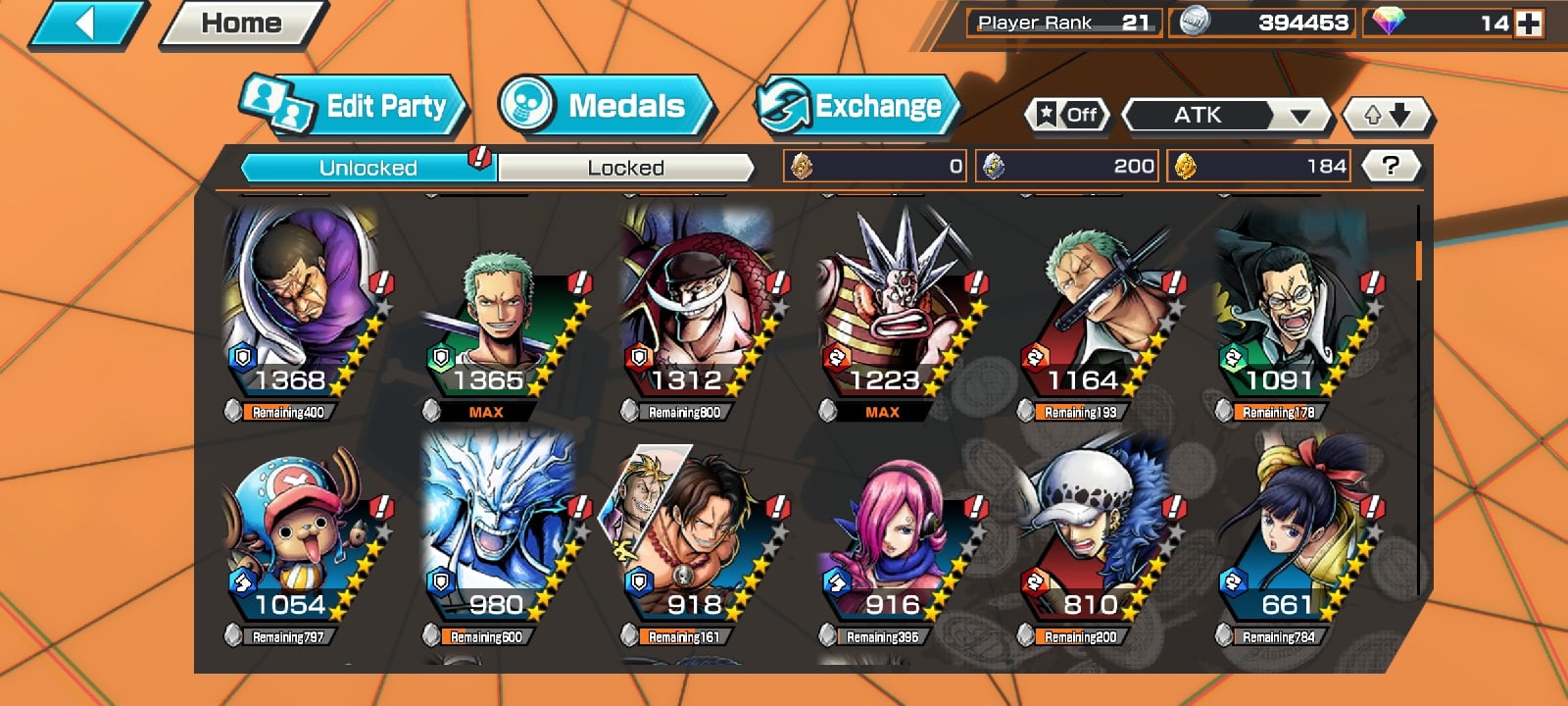The width and height of the screenshot is (1568, 706).
Task: Open help with the question mark hexagon
Action: click(x=1392, y=165)
